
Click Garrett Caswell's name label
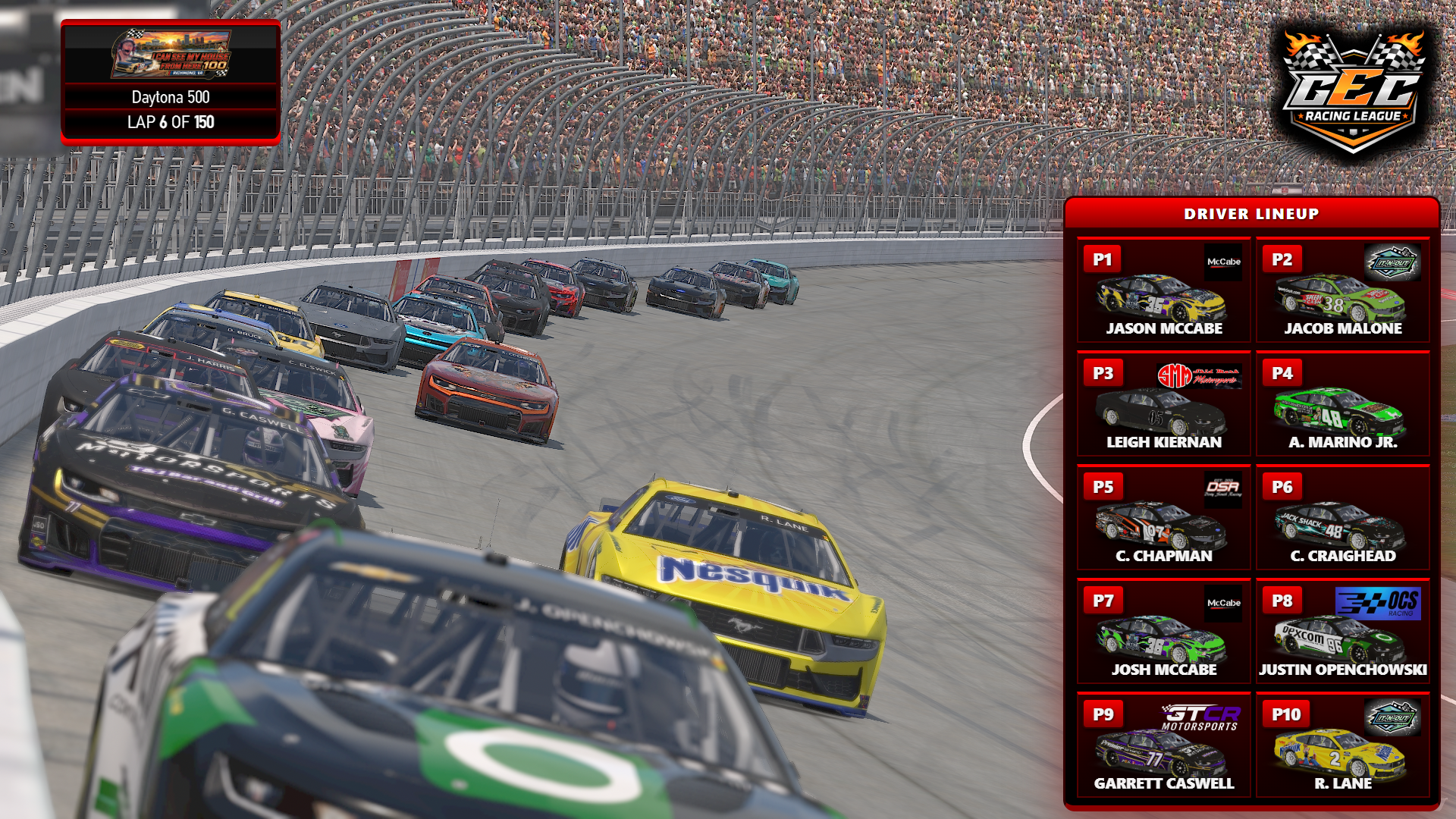coord(1163,783)
